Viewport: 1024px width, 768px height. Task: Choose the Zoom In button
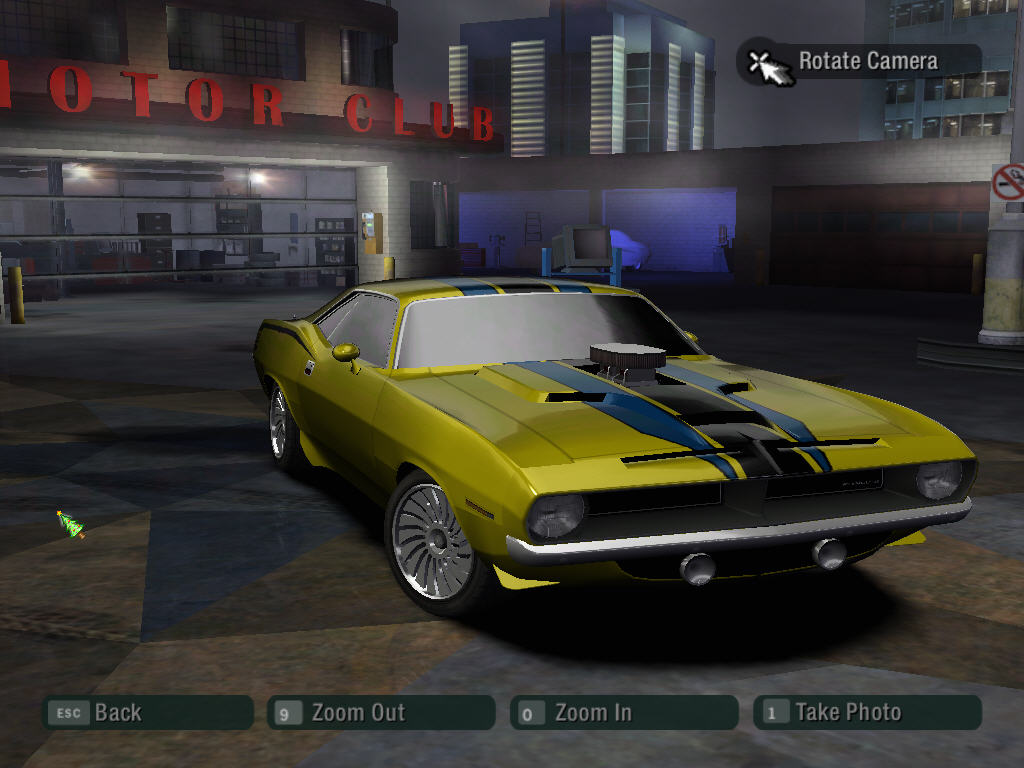coord(623,713)
